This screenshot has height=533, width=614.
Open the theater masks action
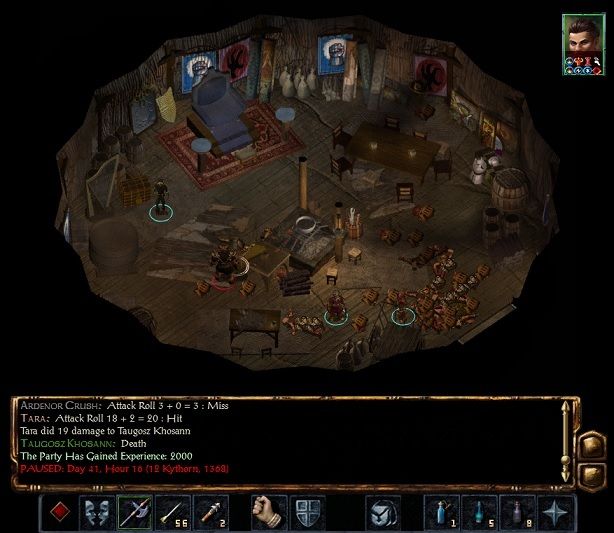point(97,512)
